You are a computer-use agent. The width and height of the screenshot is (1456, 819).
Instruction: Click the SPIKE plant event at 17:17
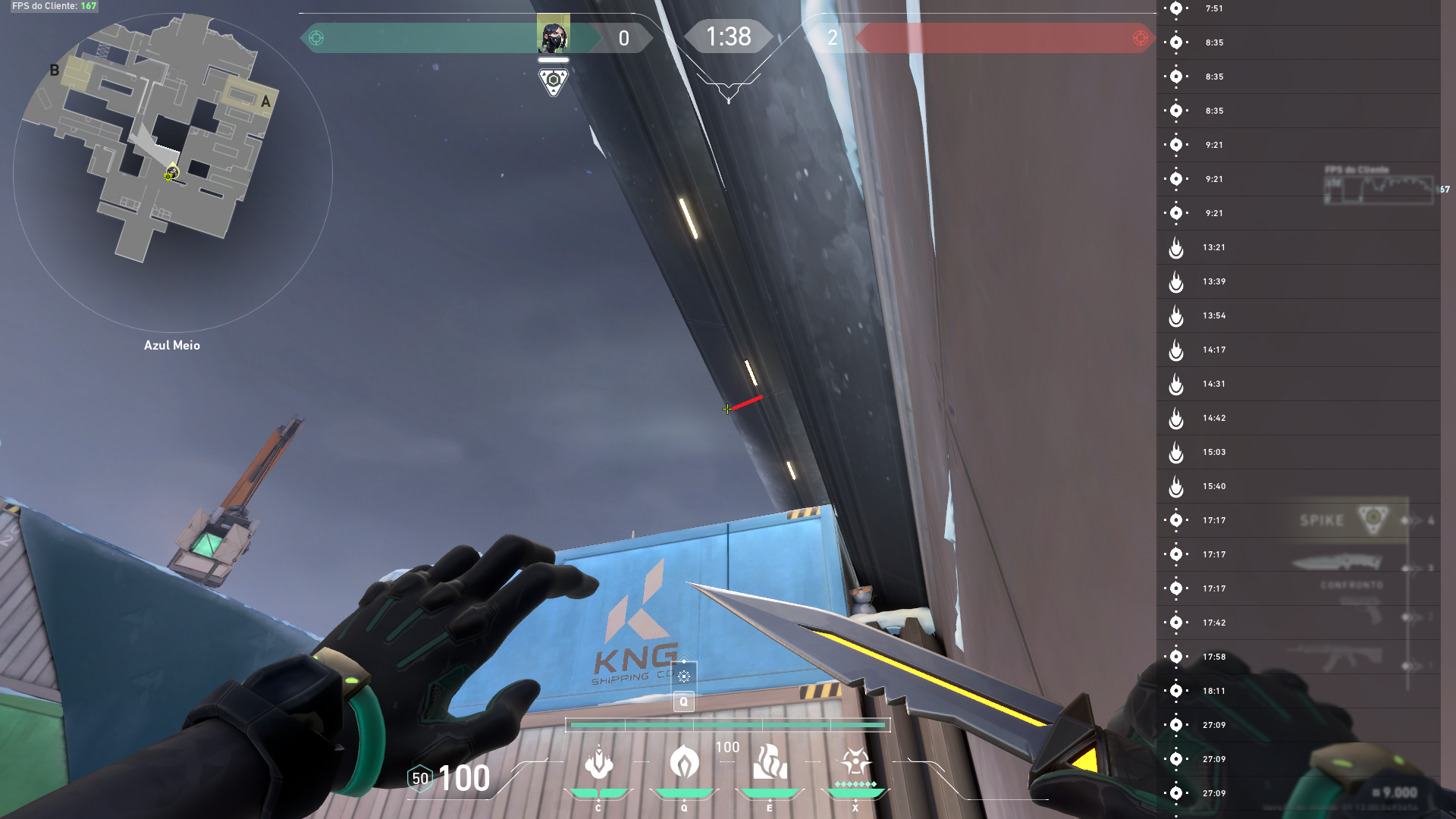pyautogui.click(x=1323, y=520)
